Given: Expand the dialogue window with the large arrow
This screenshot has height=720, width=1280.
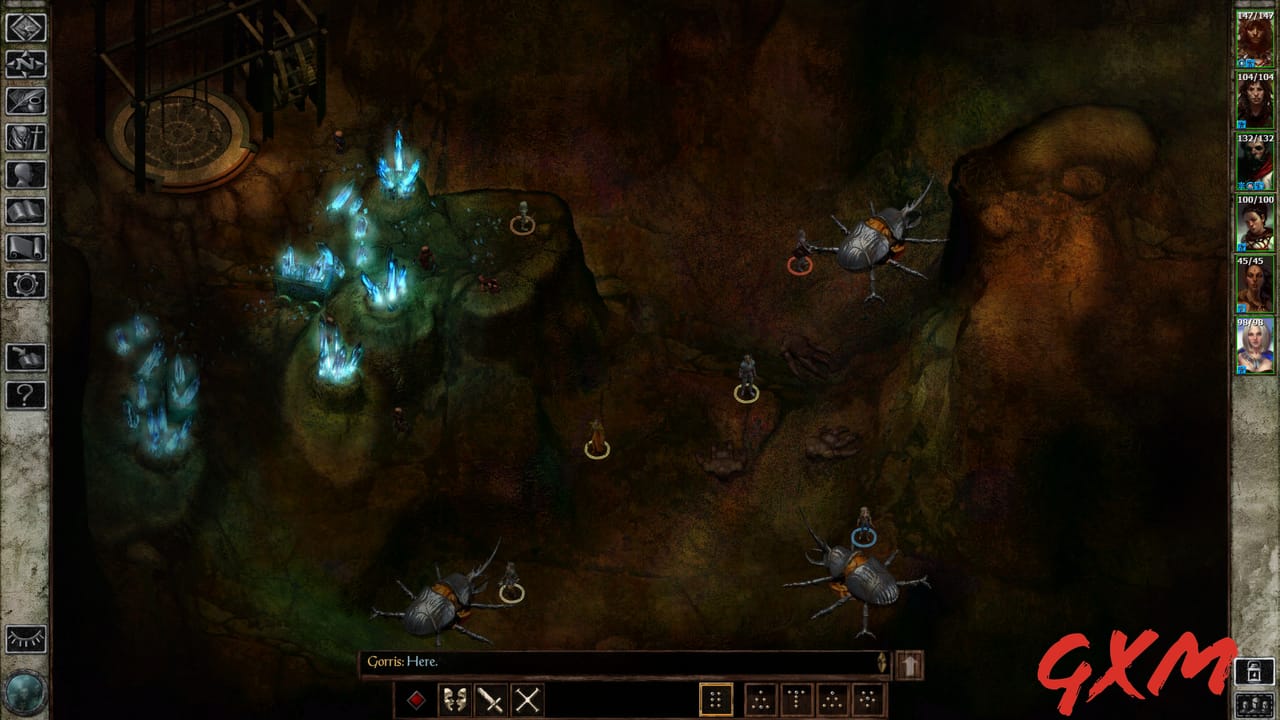Looking at the screenshot, I should [x=910, y=663].
